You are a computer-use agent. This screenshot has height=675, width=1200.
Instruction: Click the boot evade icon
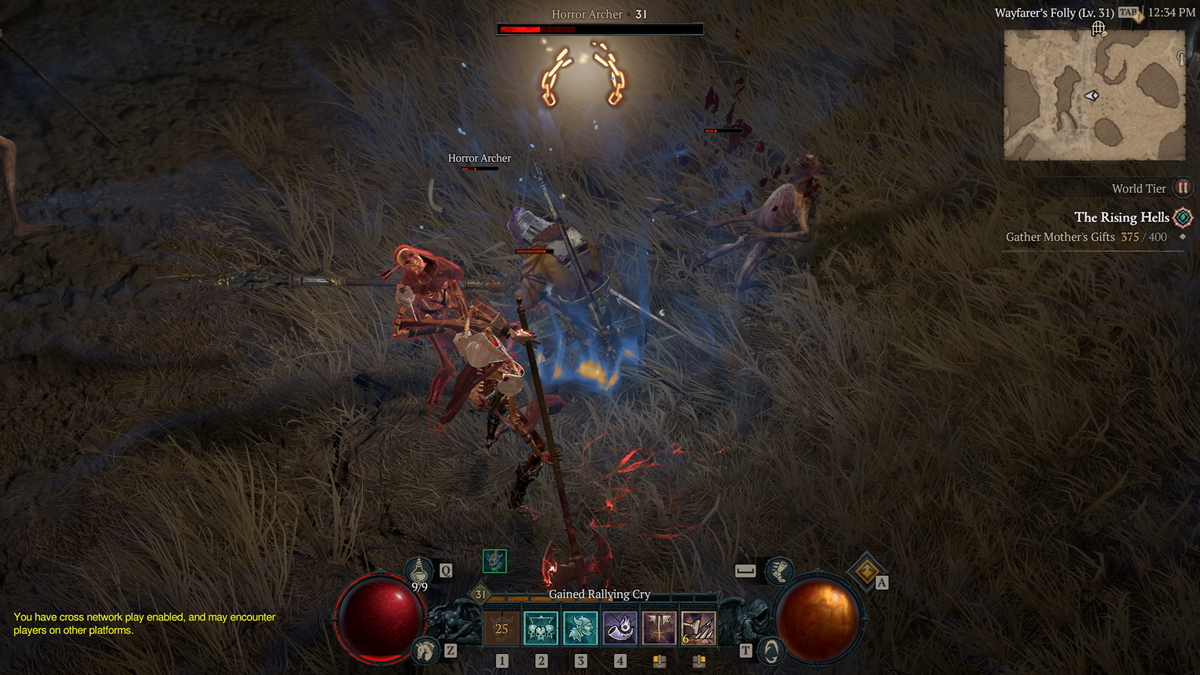pyautogui.click(x=780, y=570)
